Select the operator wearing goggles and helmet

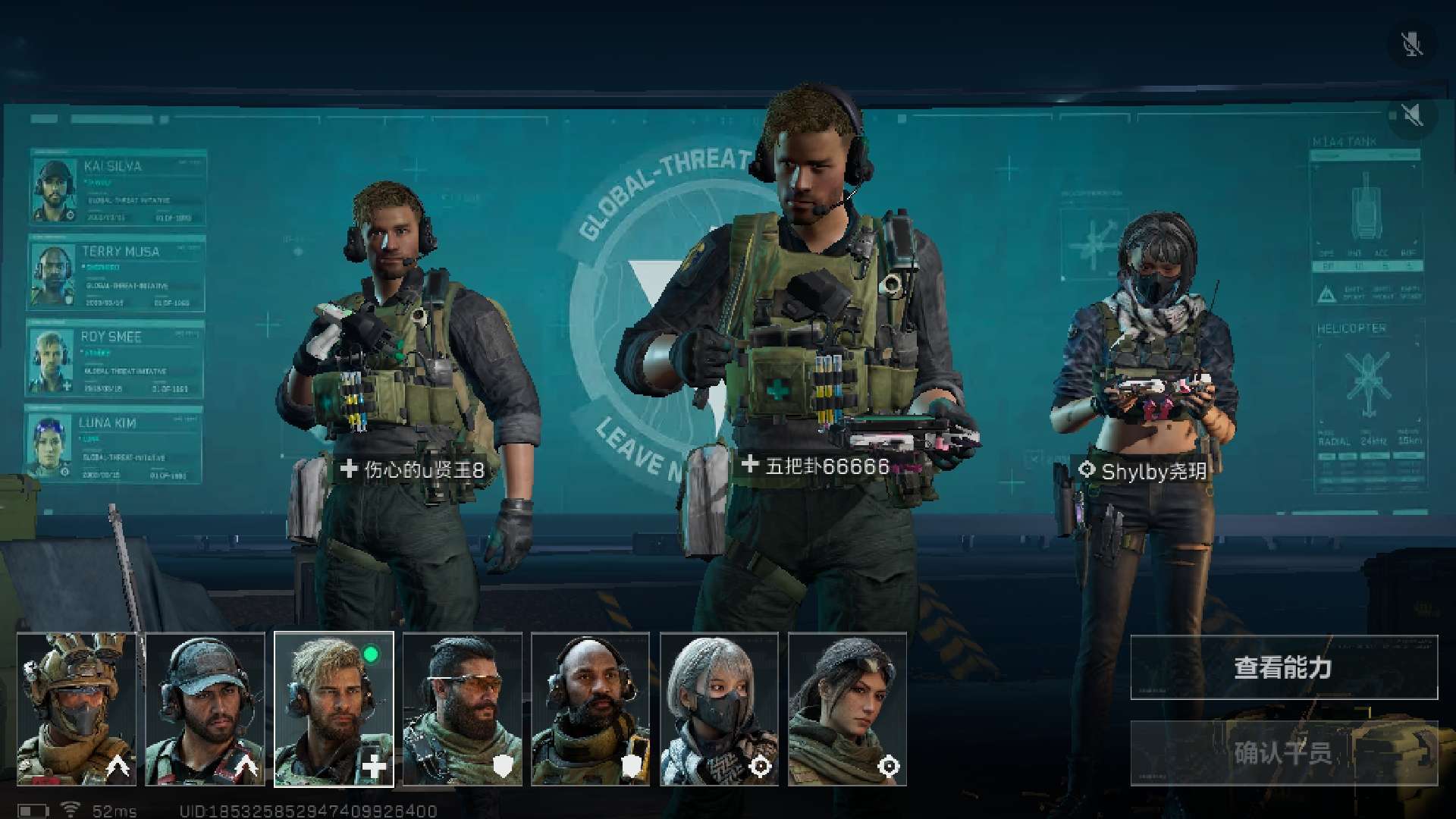click(x=77, y=709)
